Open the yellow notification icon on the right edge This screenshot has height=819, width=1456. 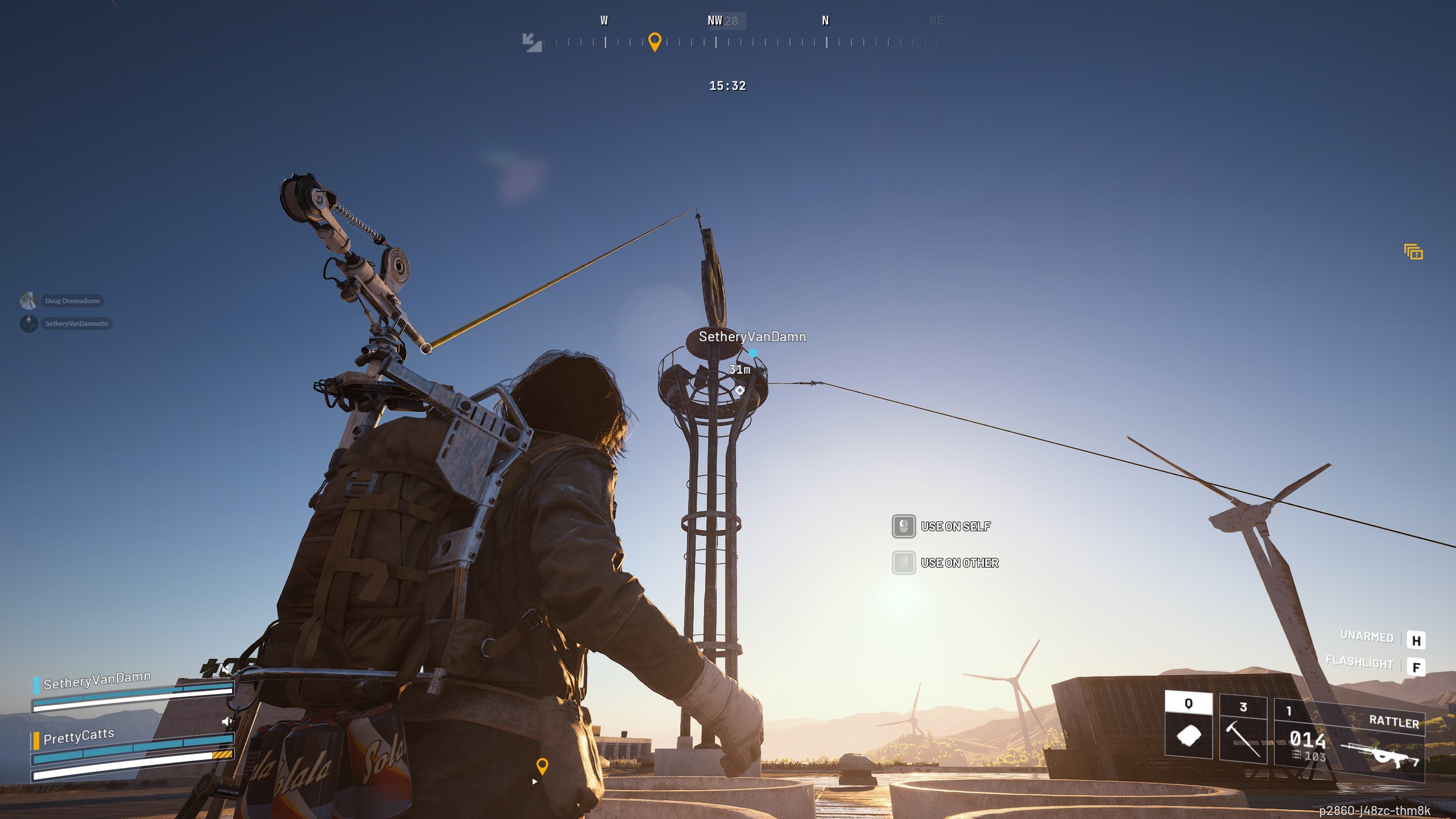[1413, 252]
